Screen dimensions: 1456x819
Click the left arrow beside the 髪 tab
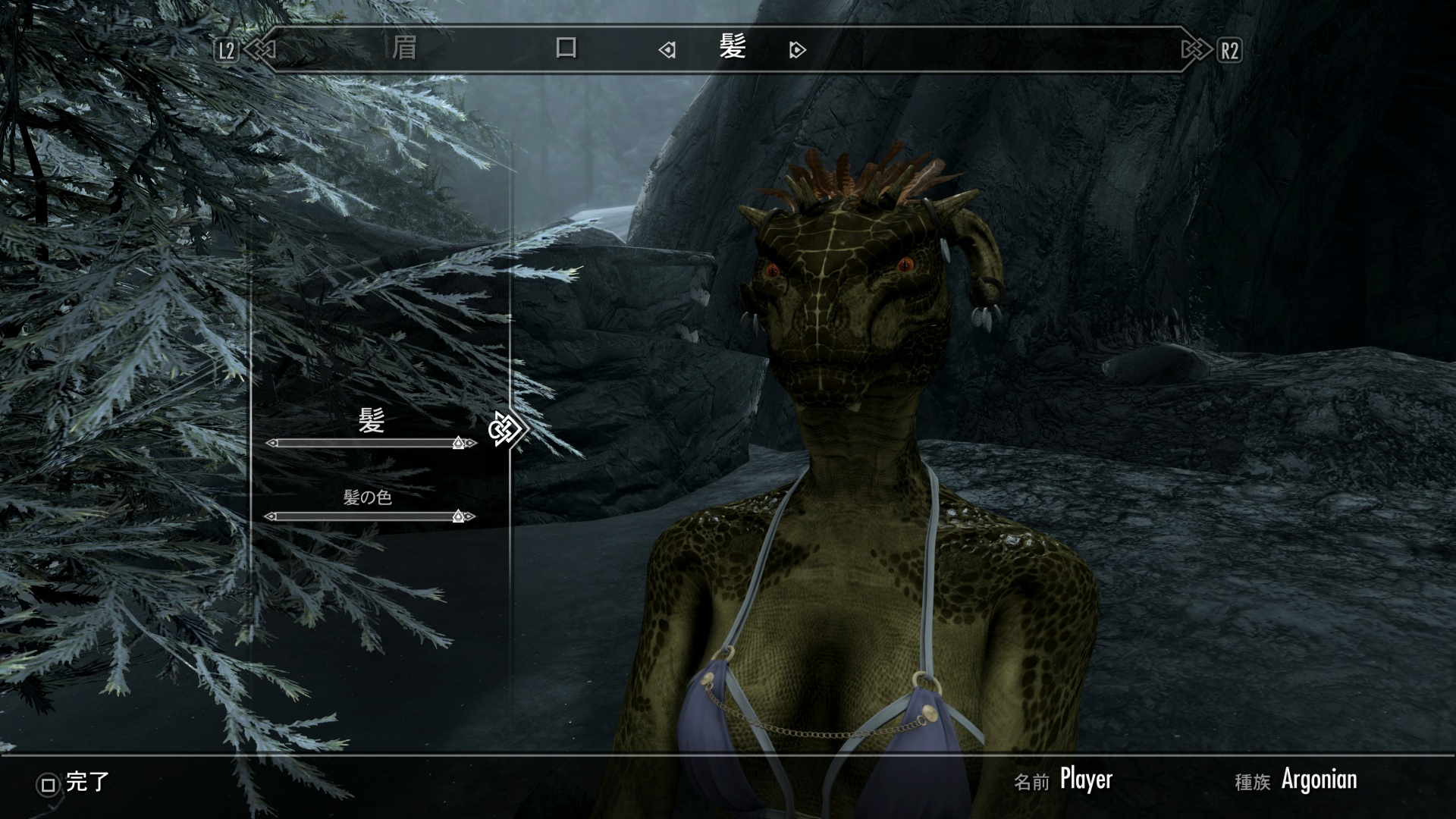pyautogui.click(x=667, y=50)
